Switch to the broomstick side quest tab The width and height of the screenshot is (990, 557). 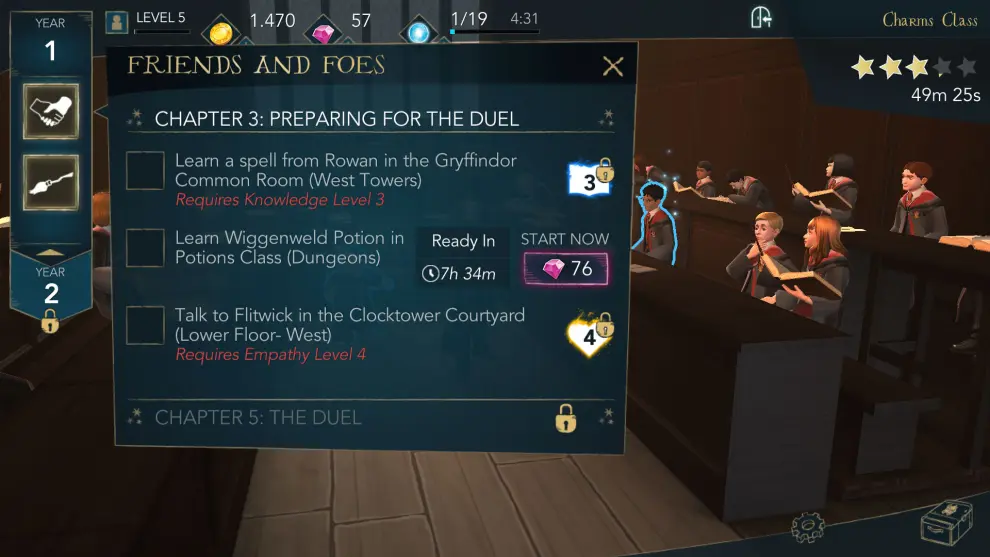[x=50, y=182]
